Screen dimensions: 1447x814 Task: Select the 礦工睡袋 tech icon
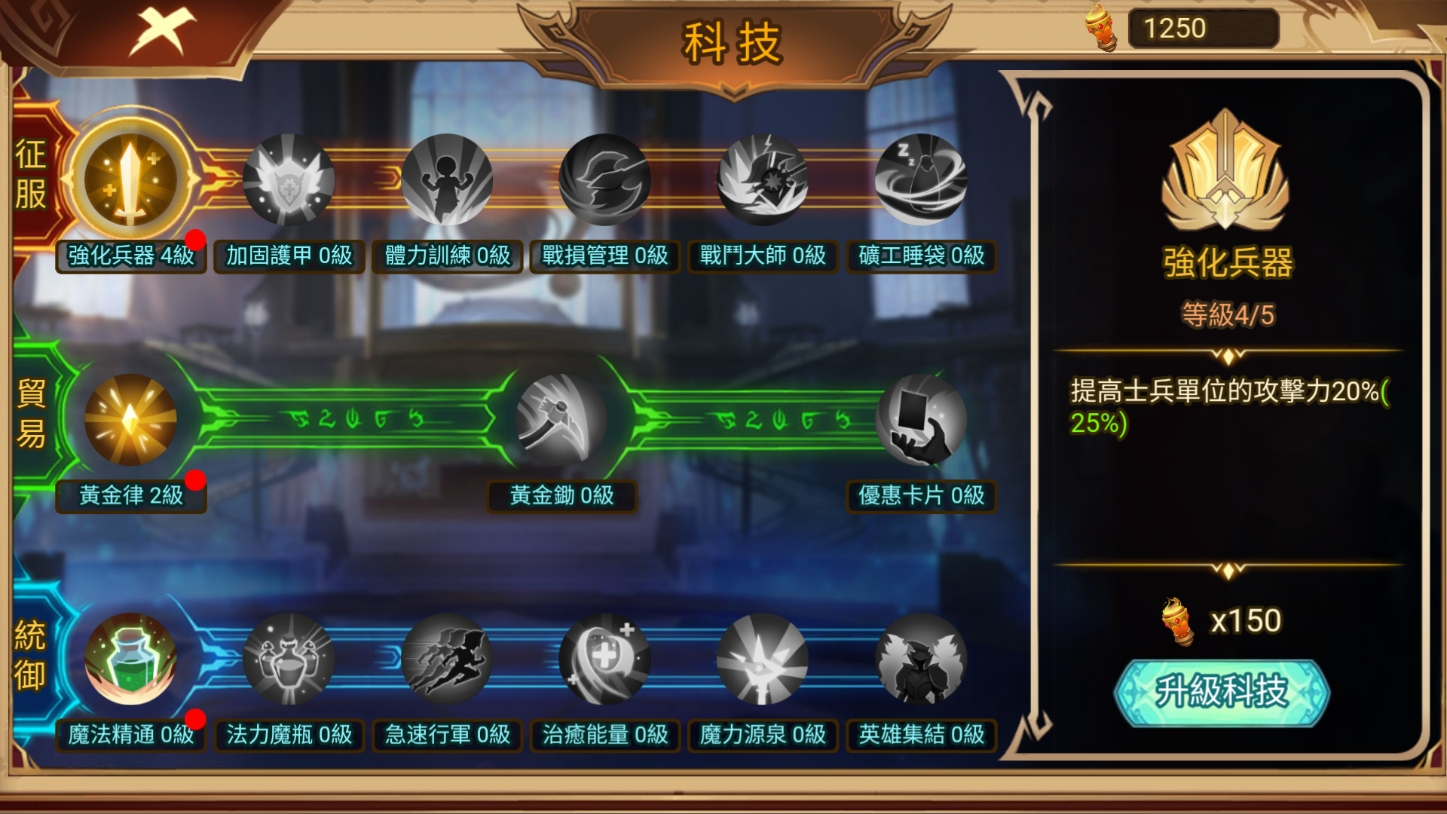click(920, 178)
